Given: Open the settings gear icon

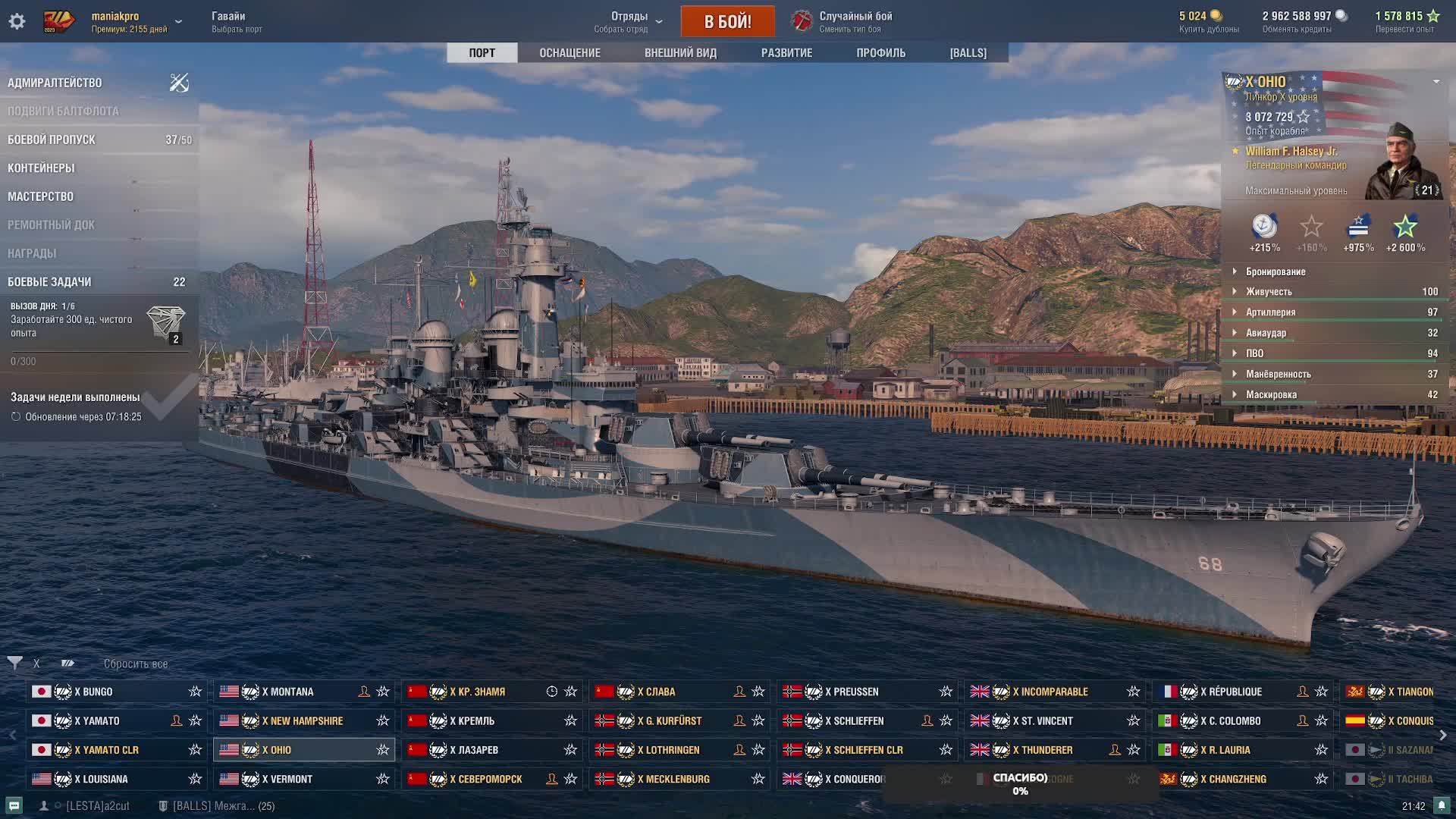Looking at the screenshot, I should tap(17, 21).
